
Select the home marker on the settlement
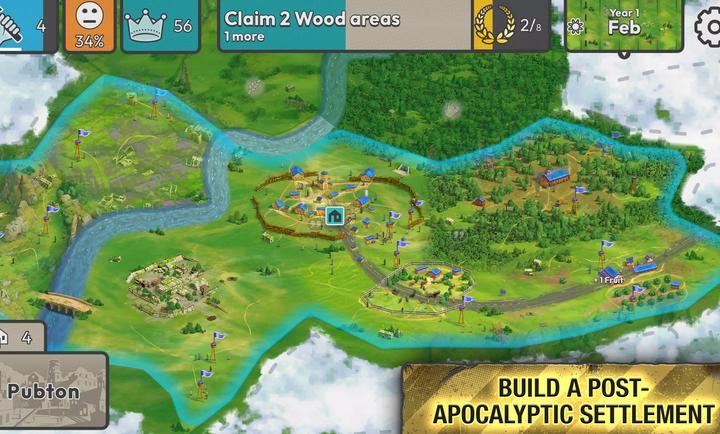coord(334,215)
